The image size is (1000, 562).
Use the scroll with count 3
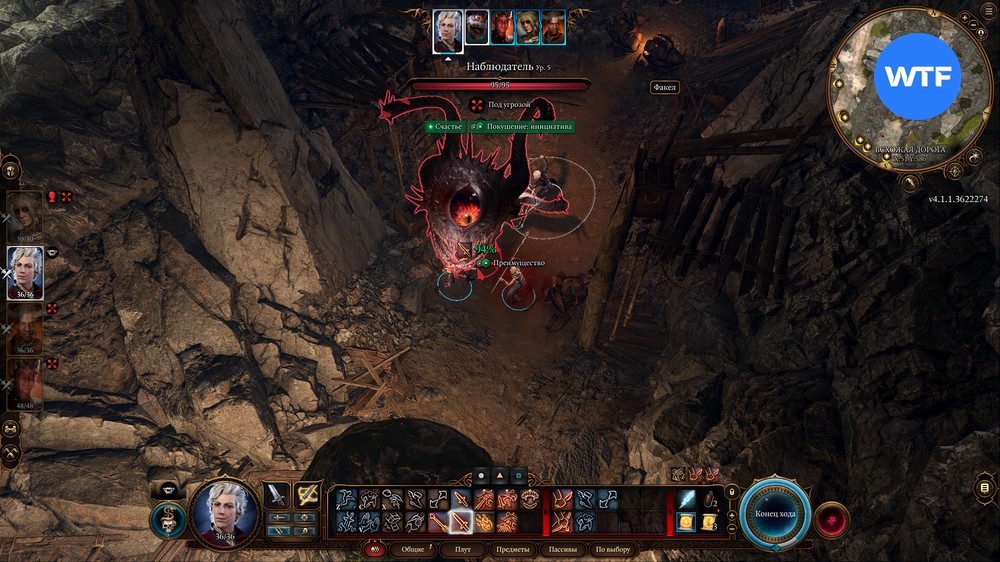pos(709,521)
